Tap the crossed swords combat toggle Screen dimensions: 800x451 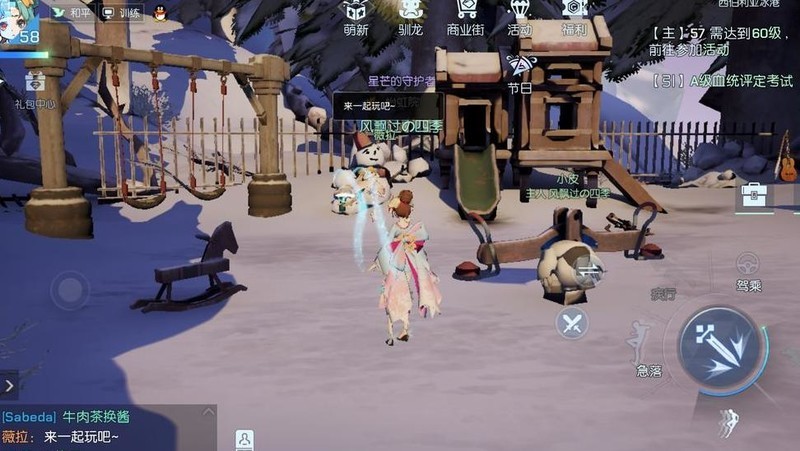pyautogui.click(x=572, y=322)
